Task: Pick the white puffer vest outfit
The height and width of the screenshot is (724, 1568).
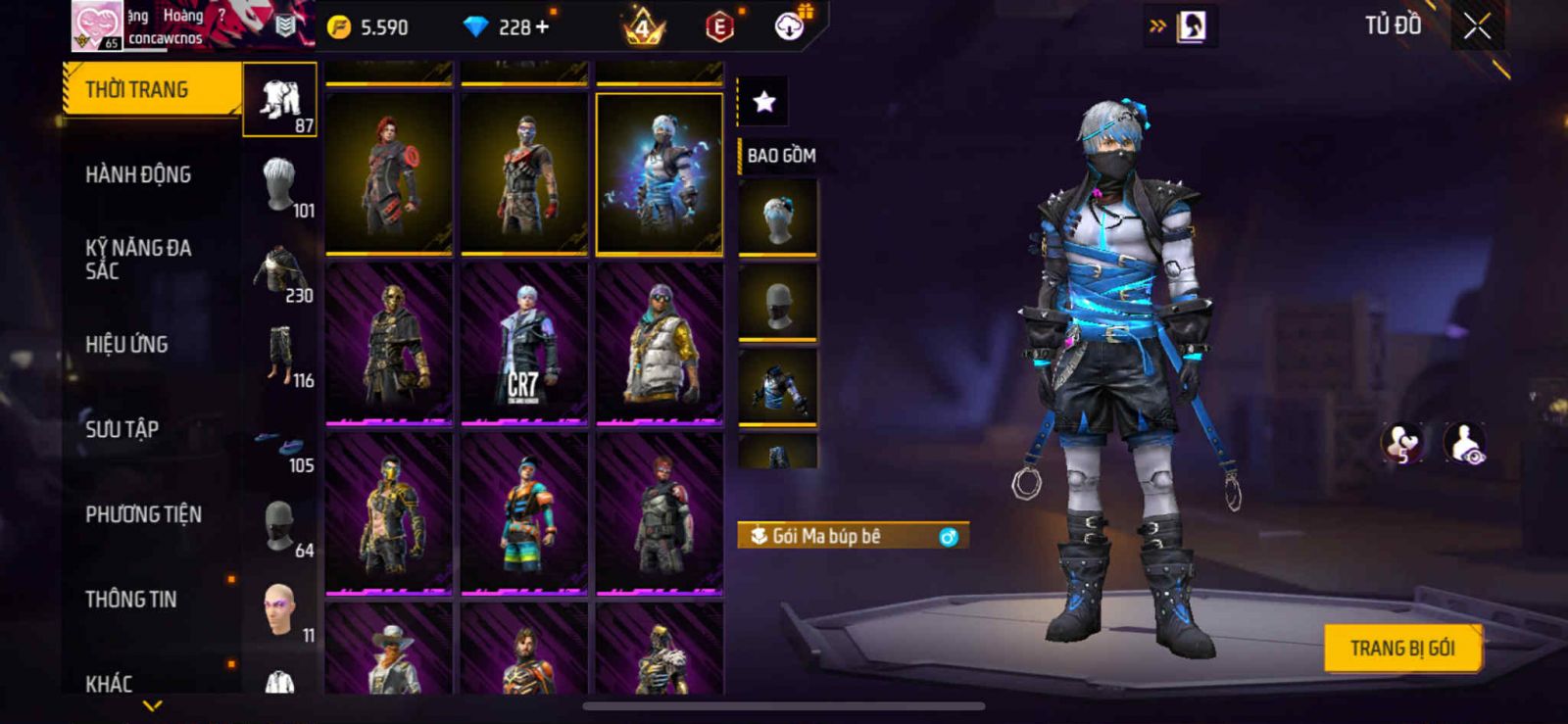Action: [x=660, y=343]
